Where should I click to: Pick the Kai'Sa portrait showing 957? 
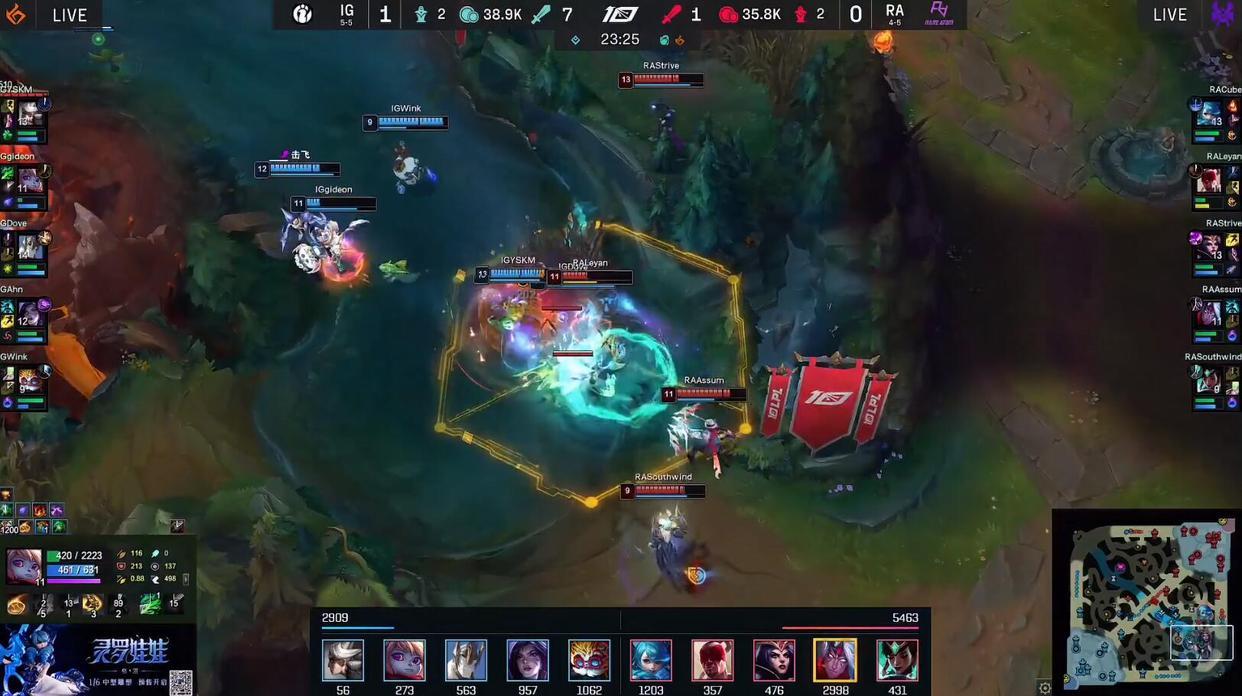tap(527, 660)
